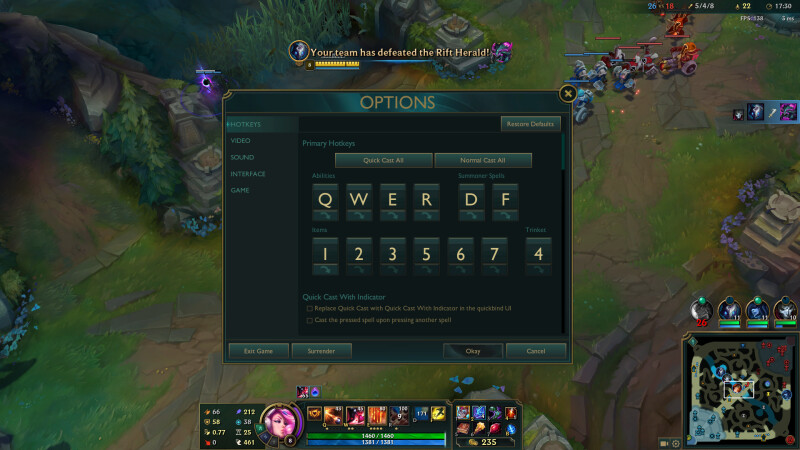Select Quick Cast All
The height and width of the screenshot is (450, 800).
tap(383, 160)
